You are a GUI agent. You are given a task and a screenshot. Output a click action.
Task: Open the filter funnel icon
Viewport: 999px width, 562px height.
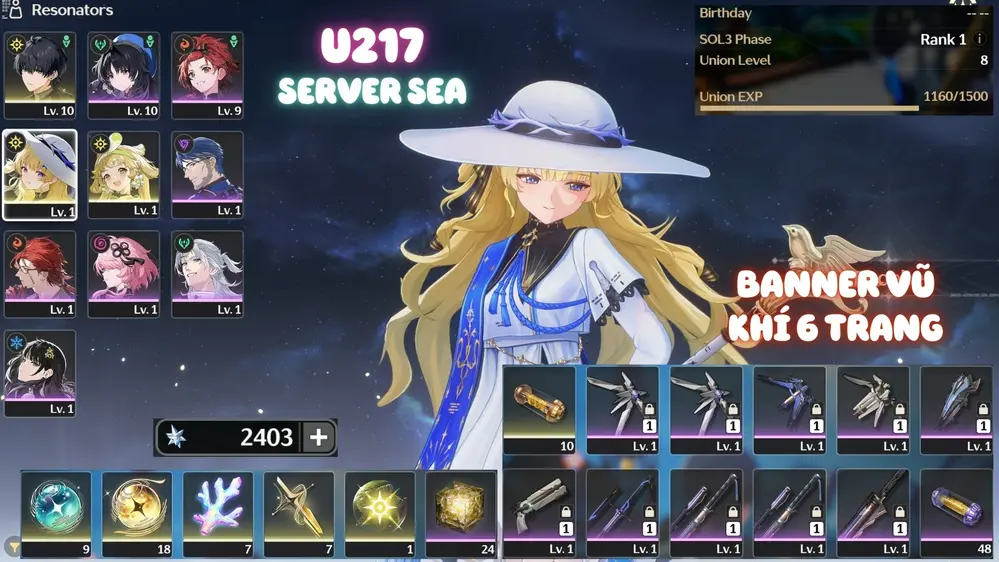pyautogui.click(x=13, y=546)
